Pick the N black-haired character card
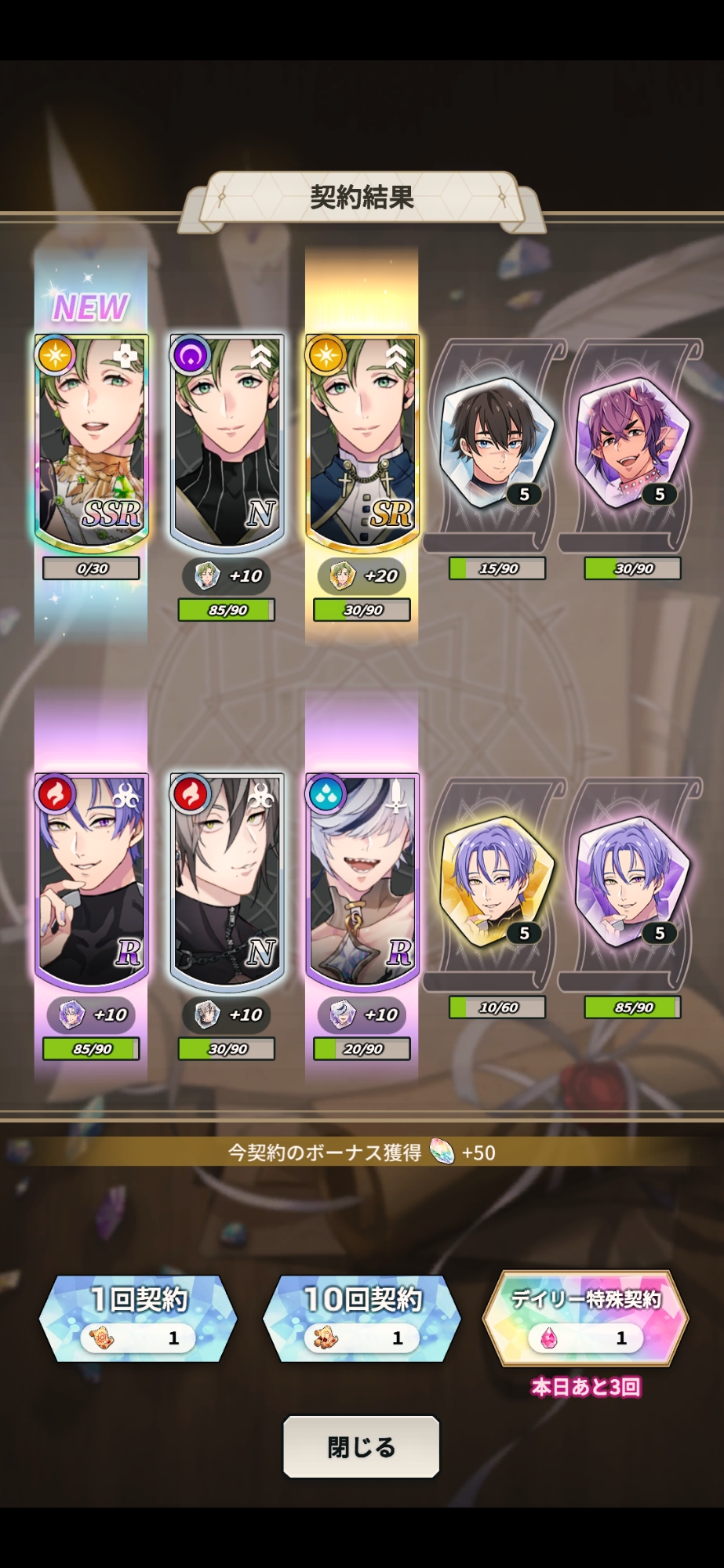Screen dimensions: 724x1568 (x=227, y=880)
